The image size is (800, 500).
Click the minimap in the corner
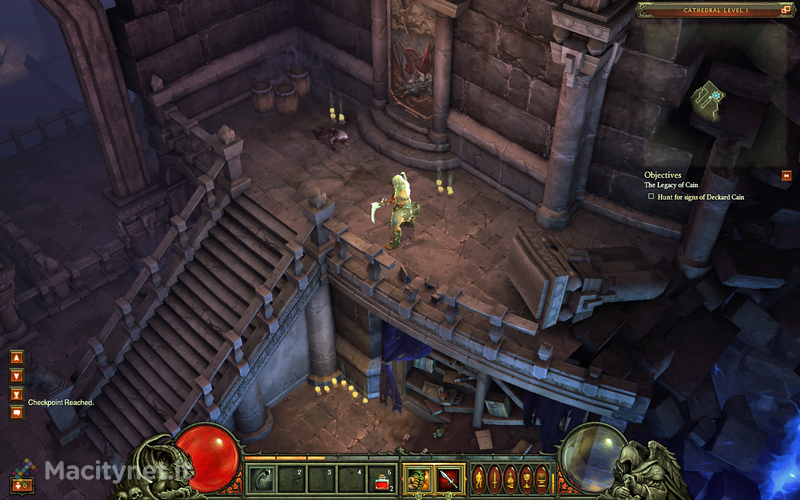point(714,100)
